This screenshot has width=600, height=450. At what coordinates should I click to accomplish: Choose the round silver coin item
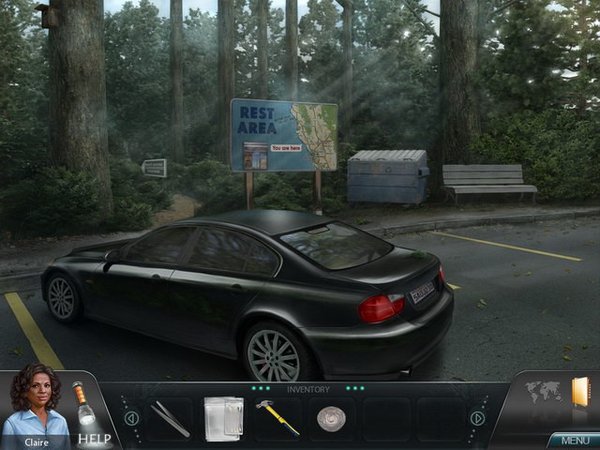click(x=331, y=418)
